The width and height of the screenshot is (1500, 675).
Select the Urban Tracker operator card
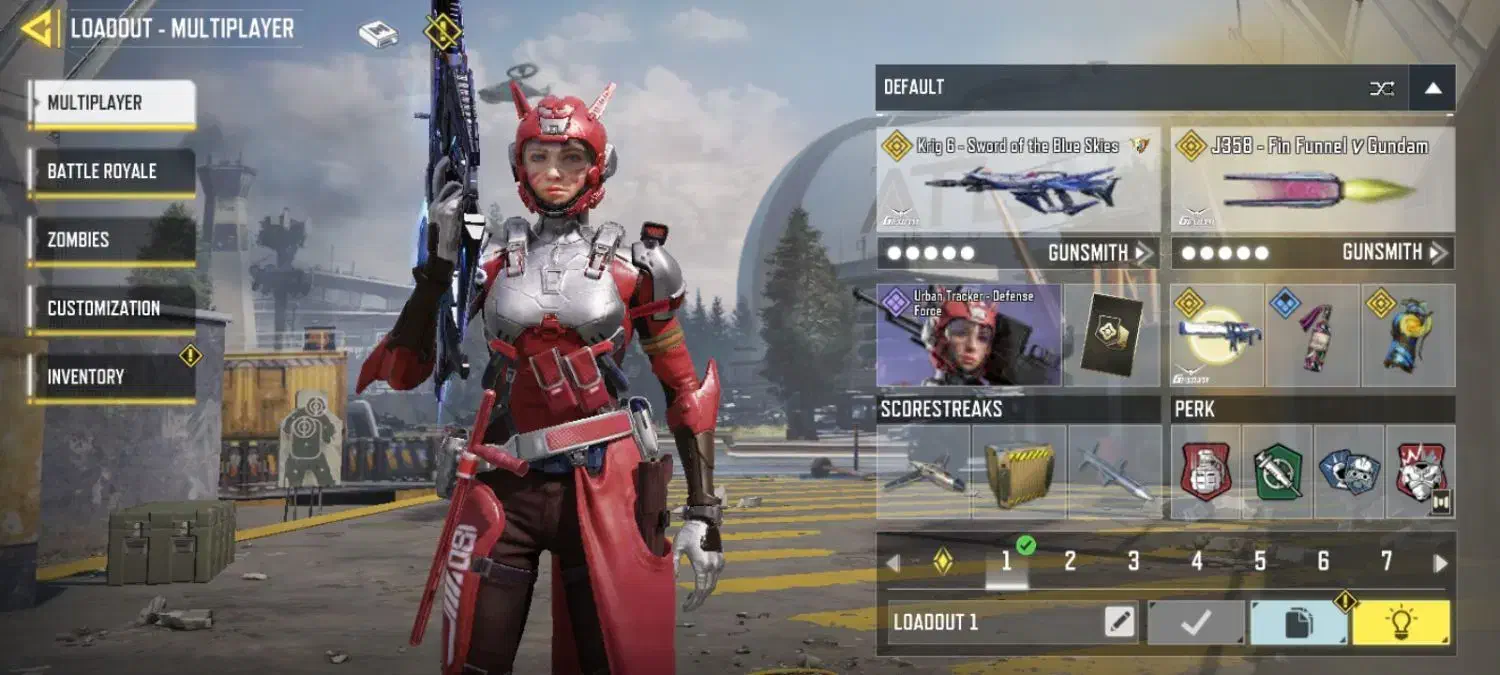pyautogui.click(x=968, y=335)
